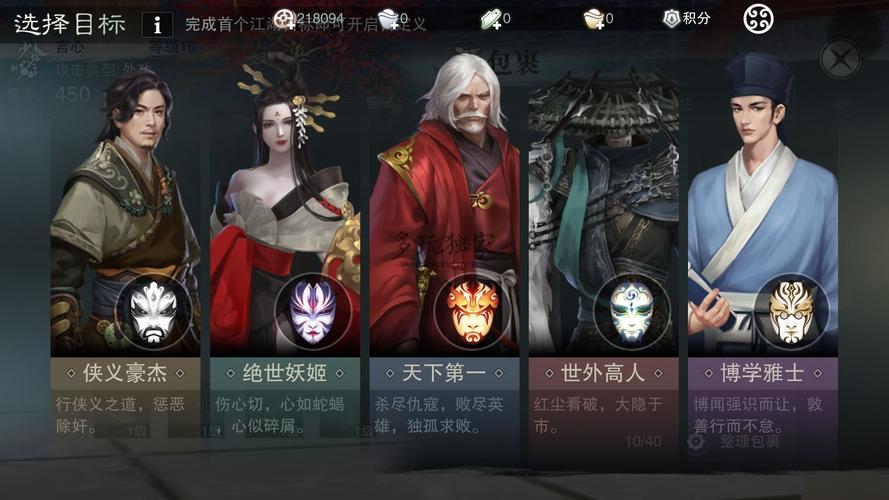Pick the 天下第一 white-haired elder card

tap(445, 250)
